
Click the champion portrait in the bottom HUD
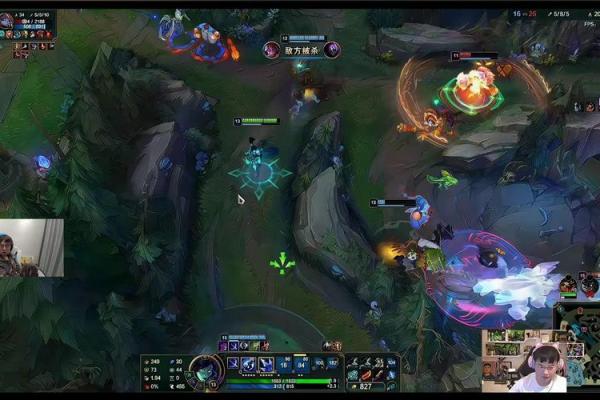(206, 369)
